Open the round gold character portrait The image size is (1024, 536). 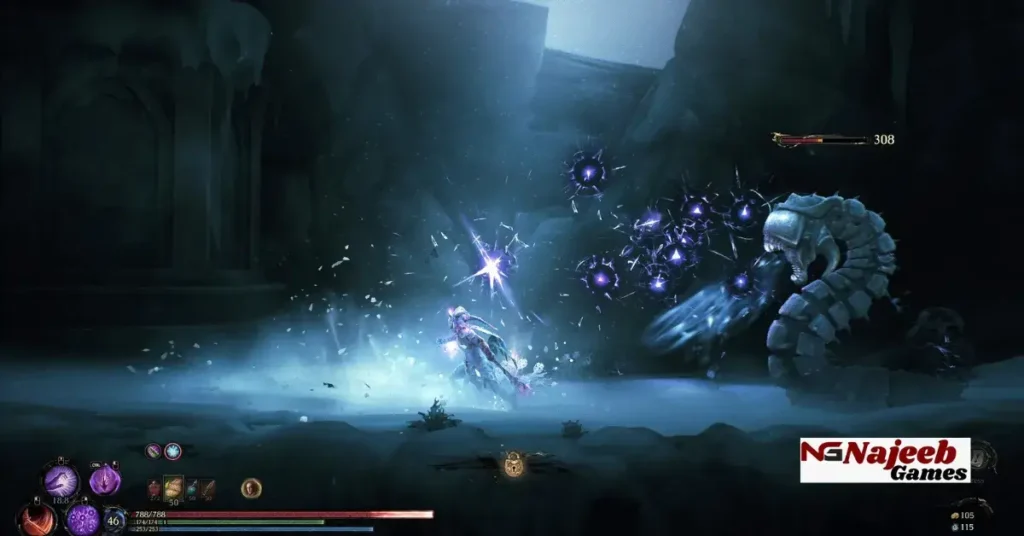(252, 488)
